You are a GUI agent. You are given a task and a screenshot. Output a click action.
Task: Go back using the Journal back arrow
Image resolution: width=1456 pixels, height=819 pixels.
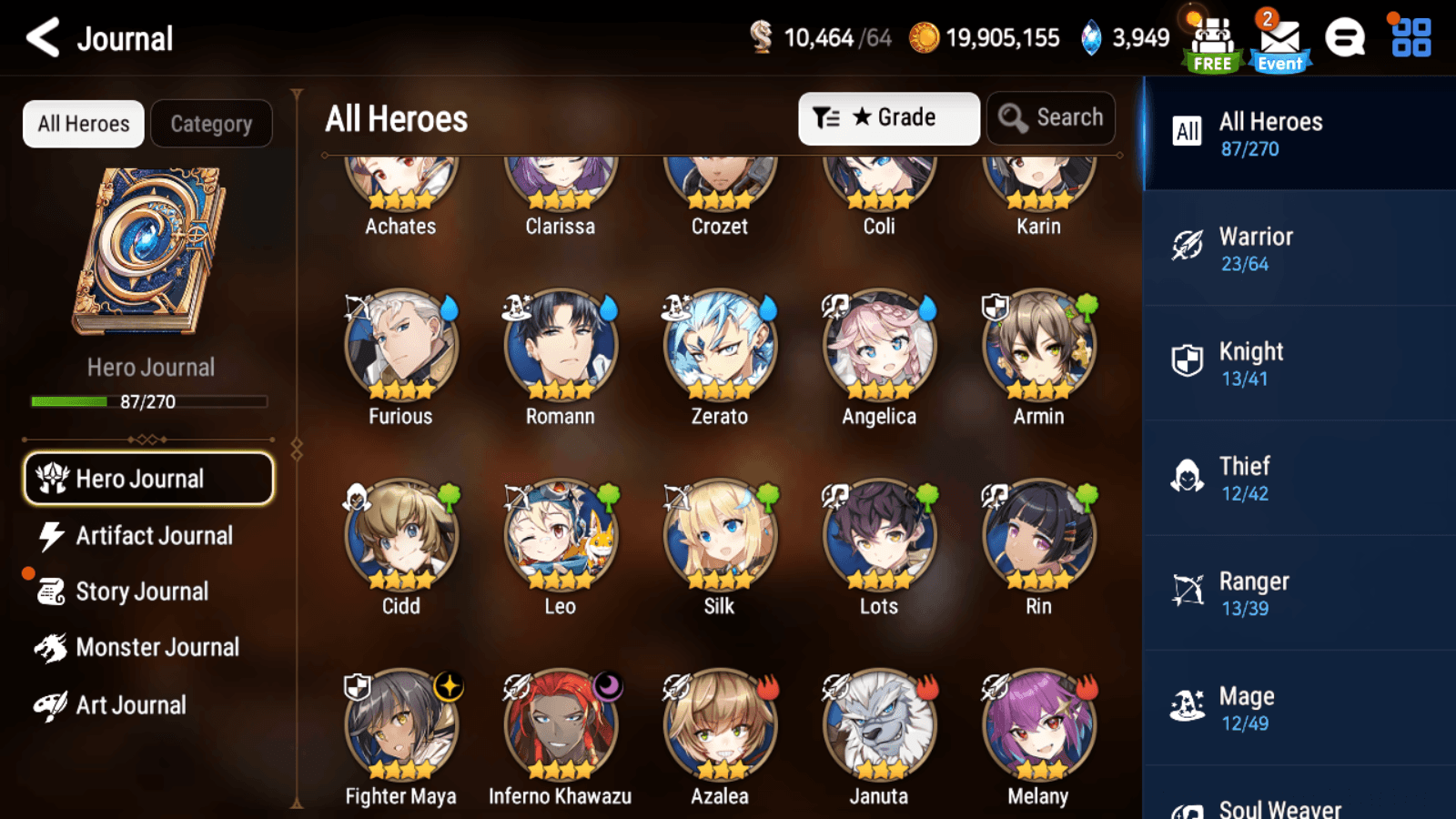pyautogui.click(x=40, y=38)
